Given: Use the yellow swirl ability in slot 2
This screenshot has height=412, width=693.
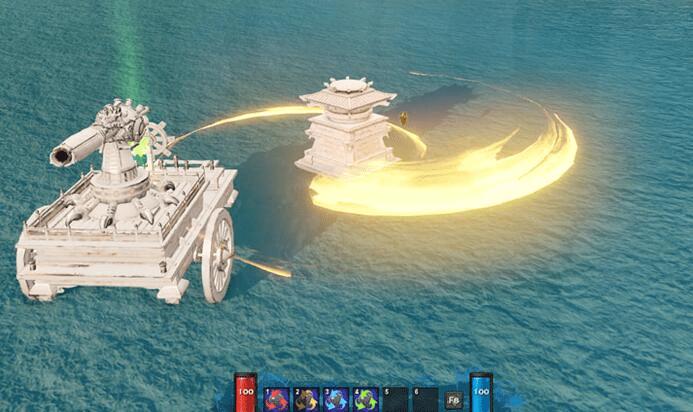Looking at the screenshot, I should 307,399.
